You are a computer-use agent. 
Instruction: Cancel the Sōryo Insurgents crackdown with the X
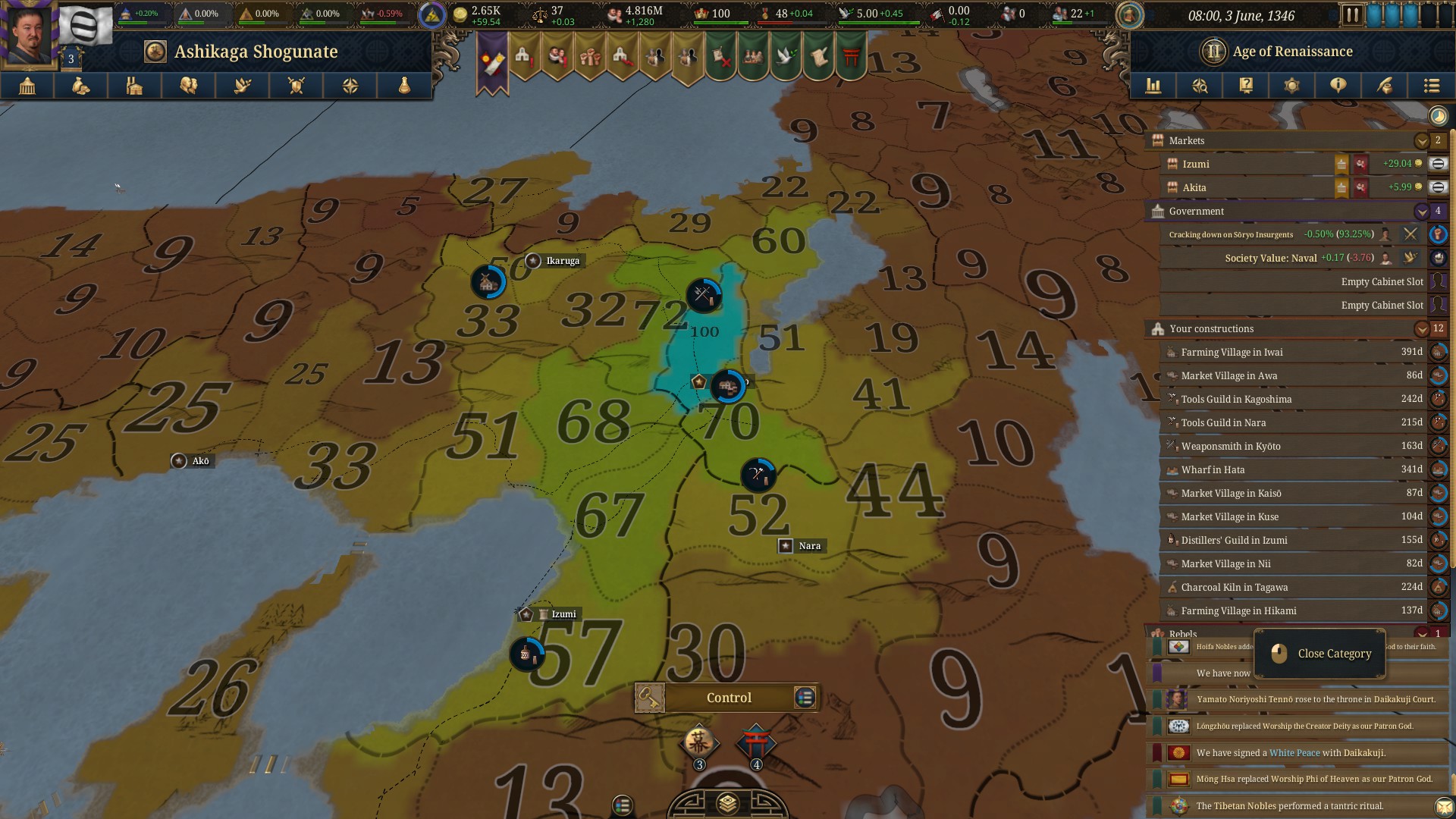(x=1410, y=234)
